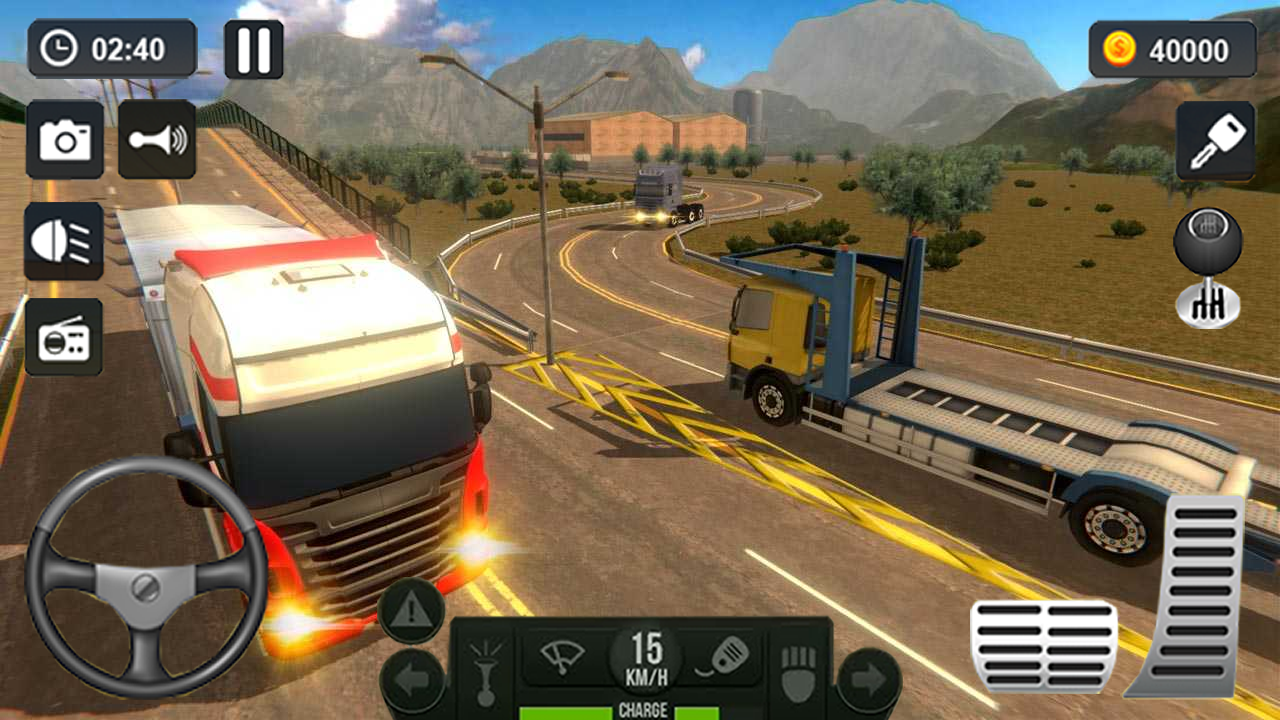
Task: Tap the glove hand icon on dashboard
Action: coord(797,670)
